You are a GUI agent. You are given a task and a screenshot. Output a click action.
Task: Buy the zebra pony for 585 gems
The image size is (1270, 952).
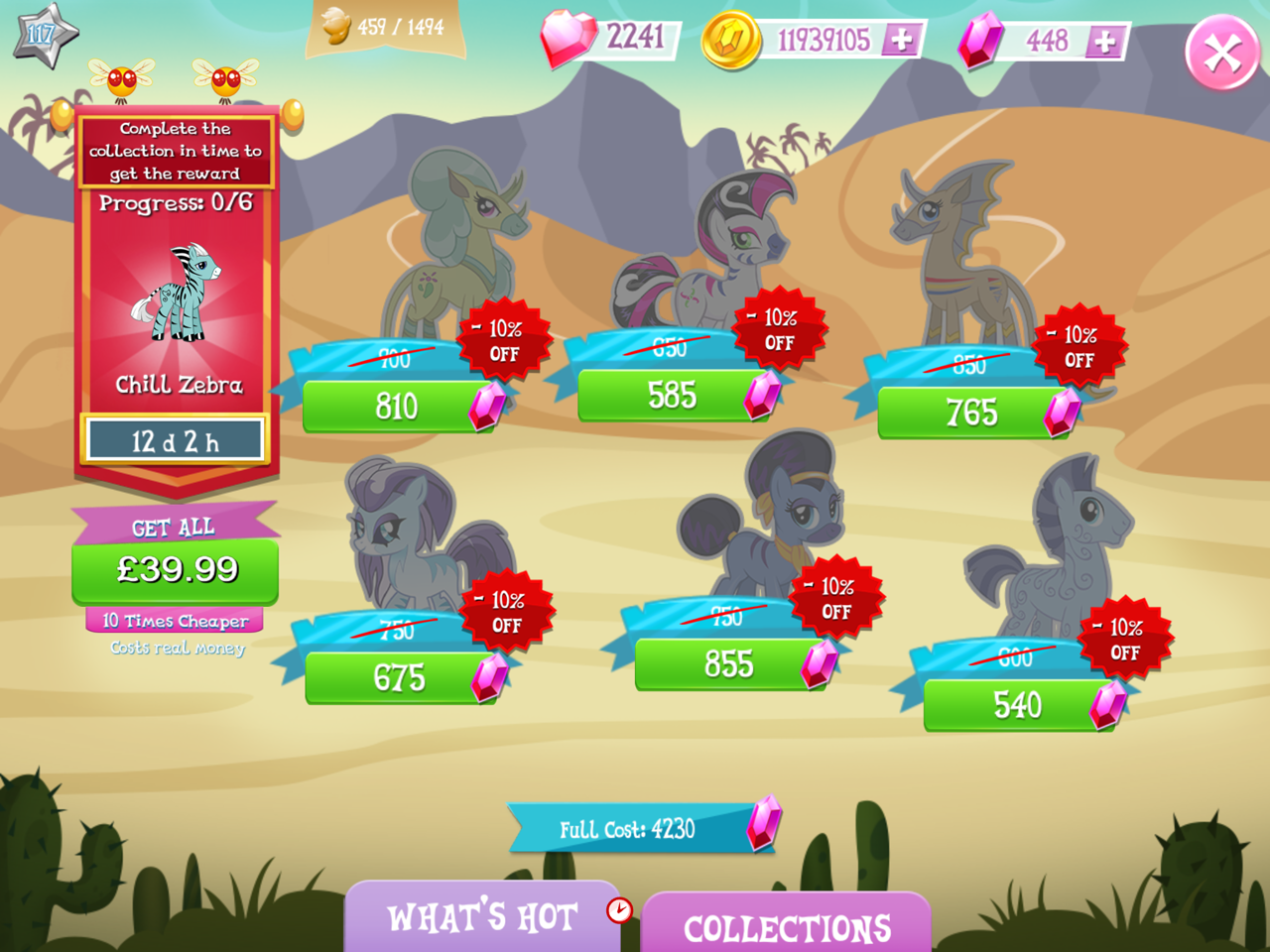tap(673, 395)
